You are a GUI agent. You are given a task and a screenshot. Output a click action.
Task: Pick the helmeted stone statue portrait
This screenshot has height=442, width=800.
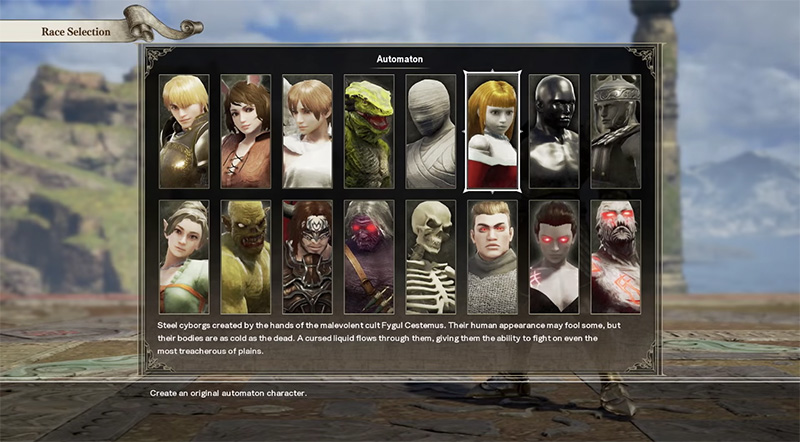(615, 131)
